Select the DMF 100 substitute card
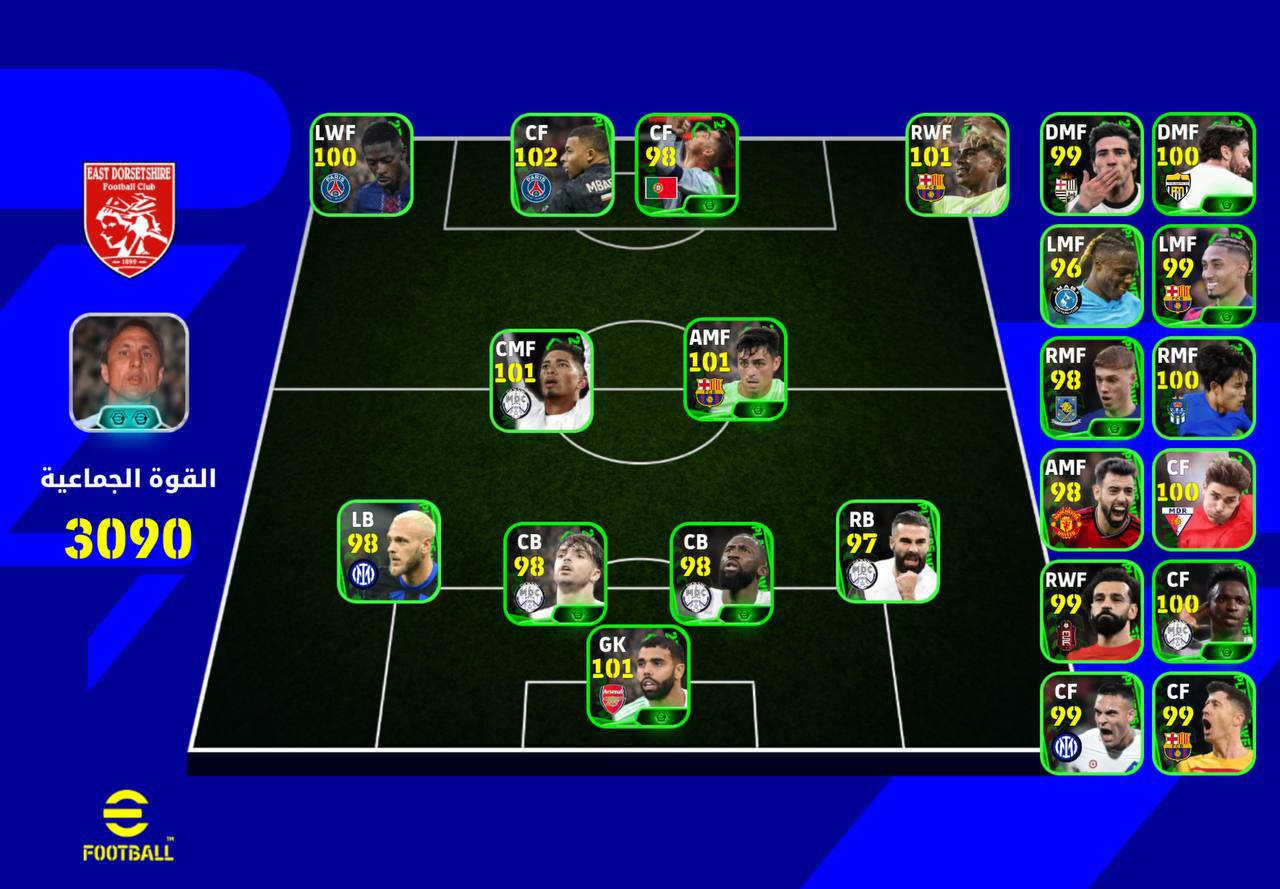The width and height of the screenshot is (1280, 889). pos(1203,164)
